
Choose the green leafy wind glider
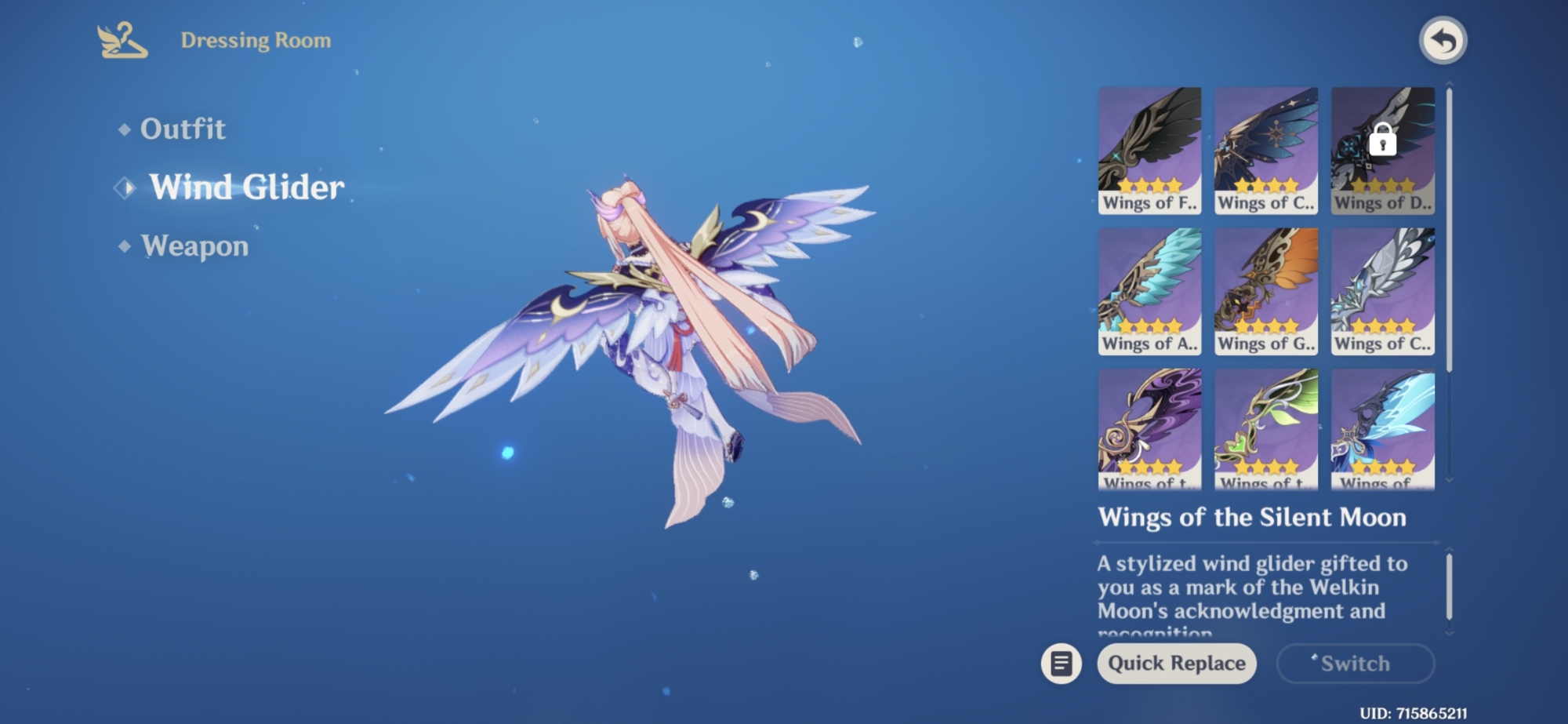1265,428
